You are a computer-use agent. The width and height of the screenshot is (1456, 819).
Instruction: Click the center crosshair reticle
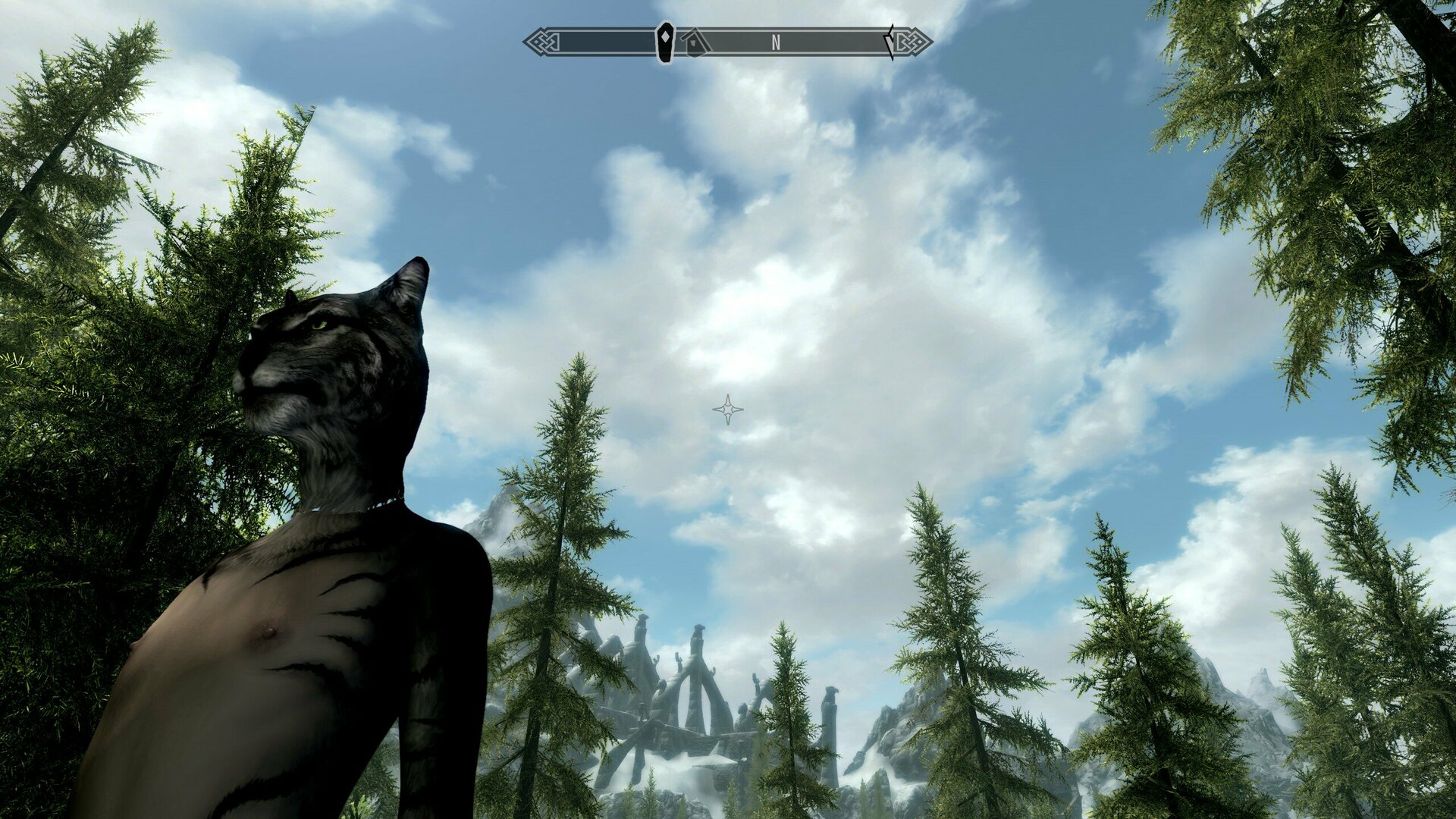coord(728,409)
